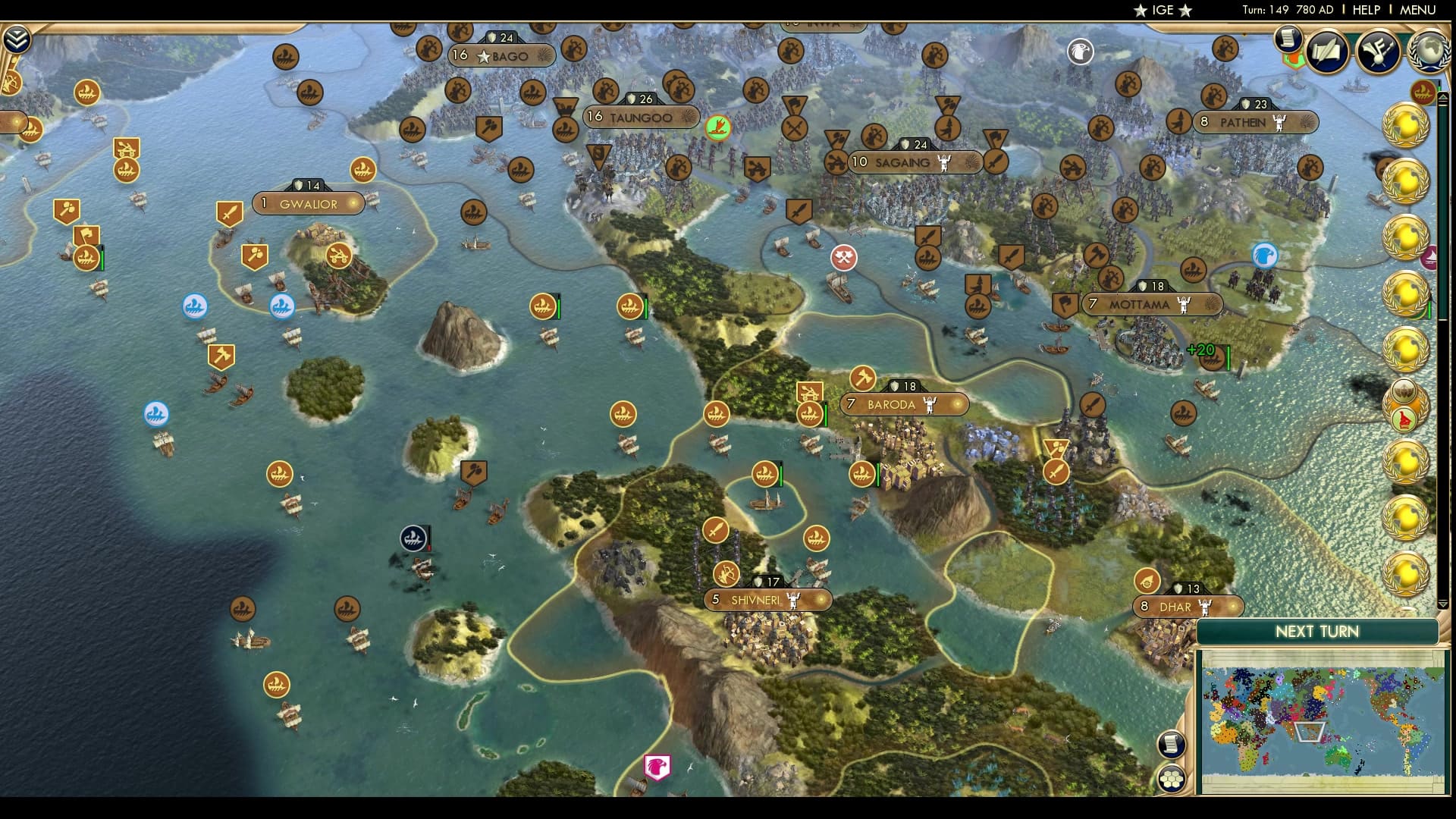
Task: Switch to strategic view with the hex icon
Action: point(1172,777)
